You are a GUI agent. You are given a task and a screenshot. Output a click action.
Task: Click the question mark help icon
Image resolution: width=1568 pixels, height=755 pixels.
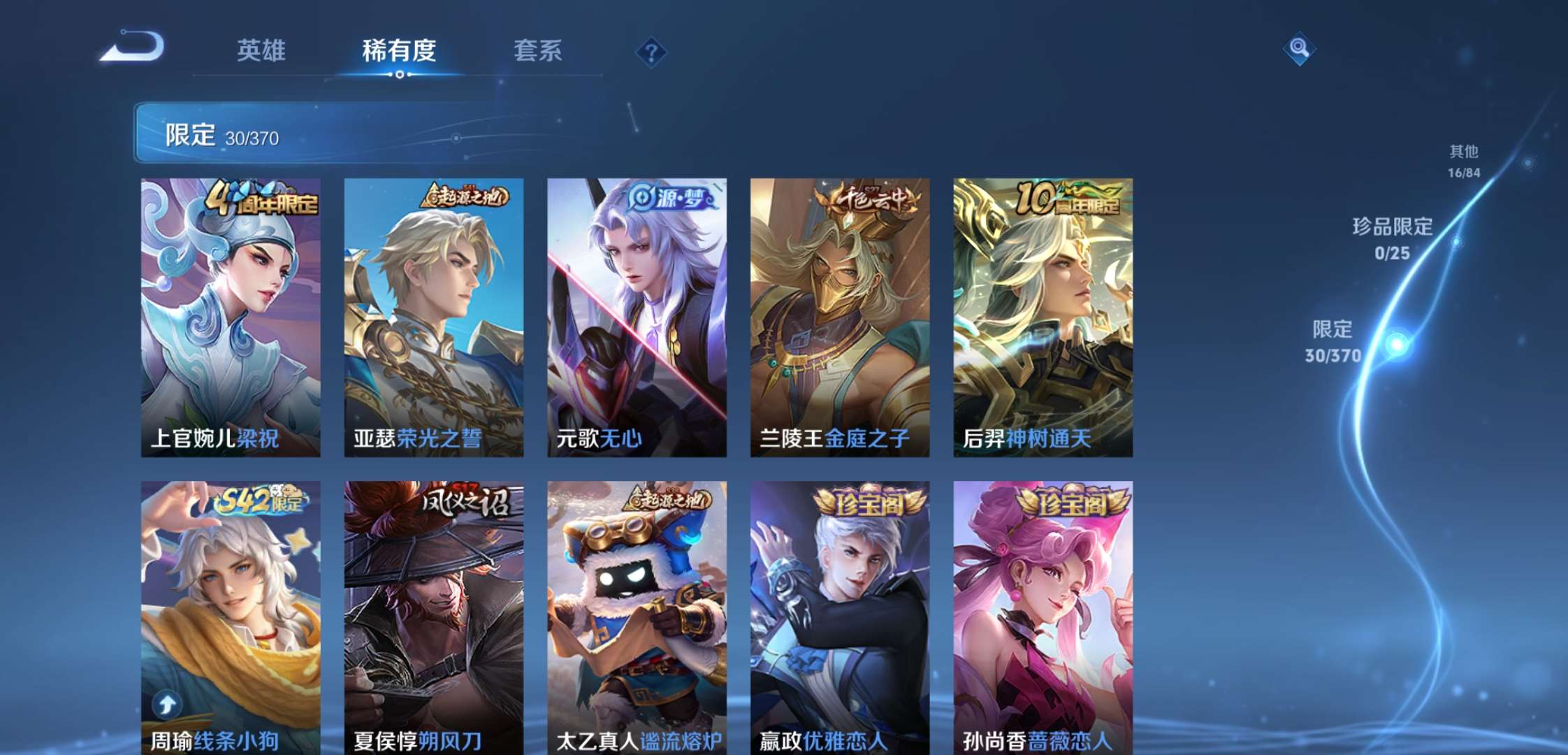click(x=650, y=52)
